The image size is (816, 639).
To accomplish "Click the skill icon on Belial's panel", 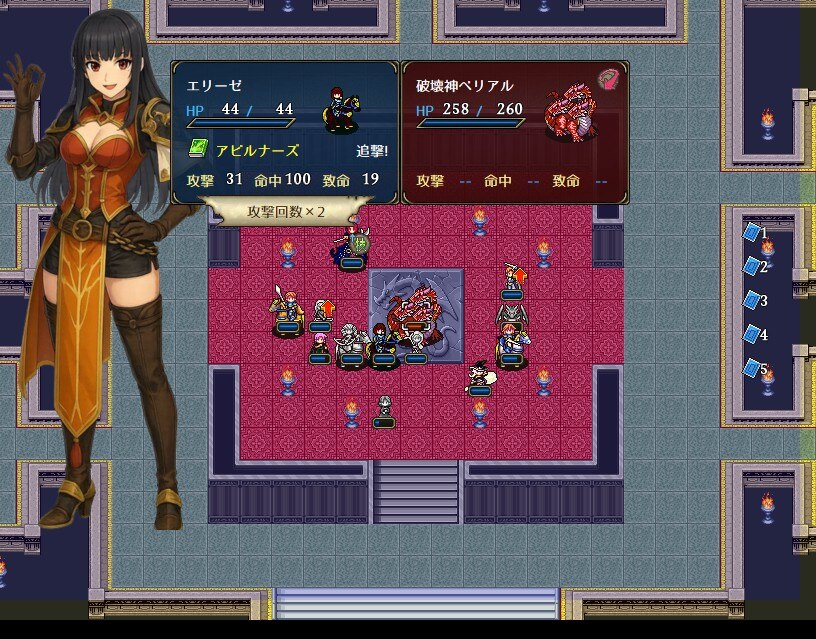I will 608,79.
